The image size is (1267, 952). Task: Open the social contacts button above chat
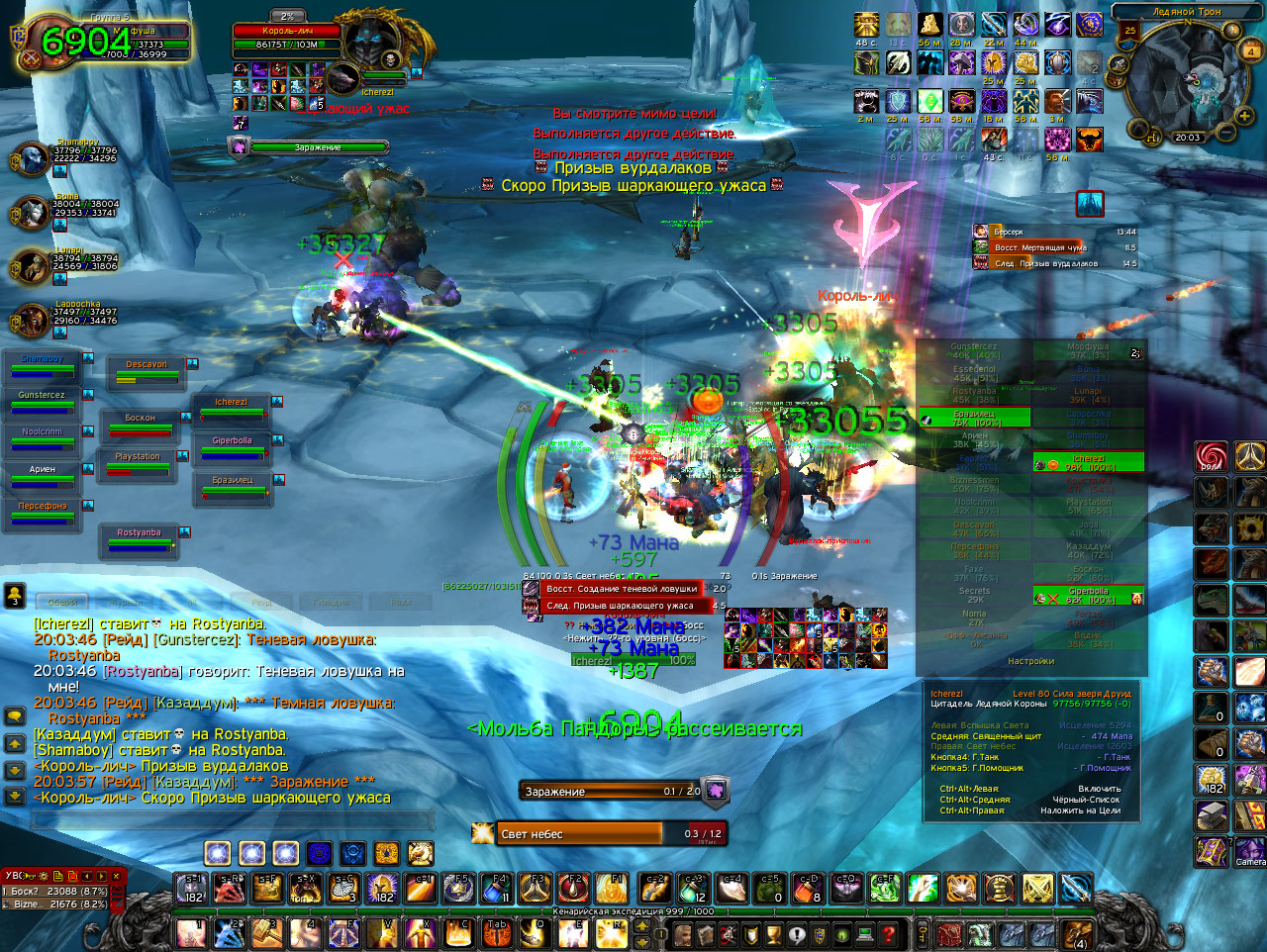pos(15,595)
